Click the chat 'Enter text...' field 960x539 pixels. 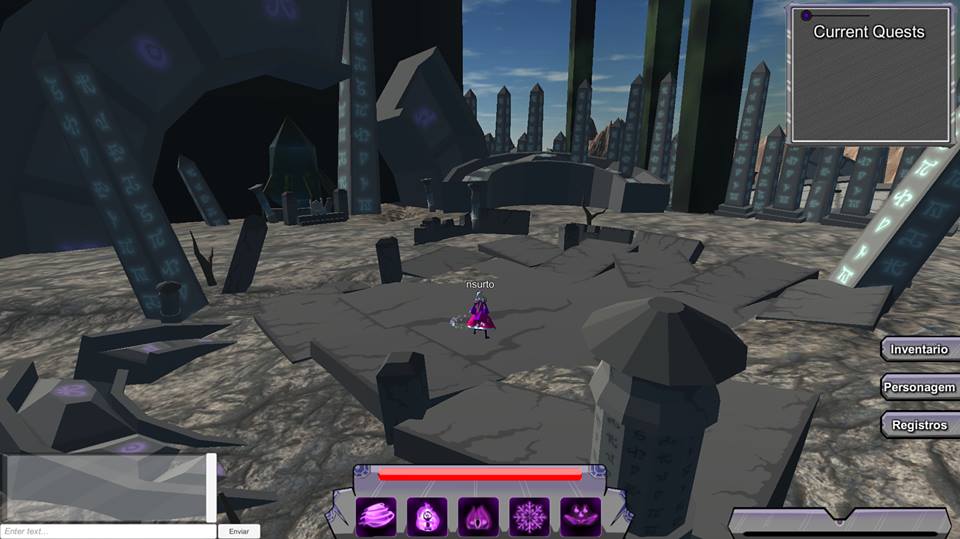pyautogui.click(x=108, y=531)
